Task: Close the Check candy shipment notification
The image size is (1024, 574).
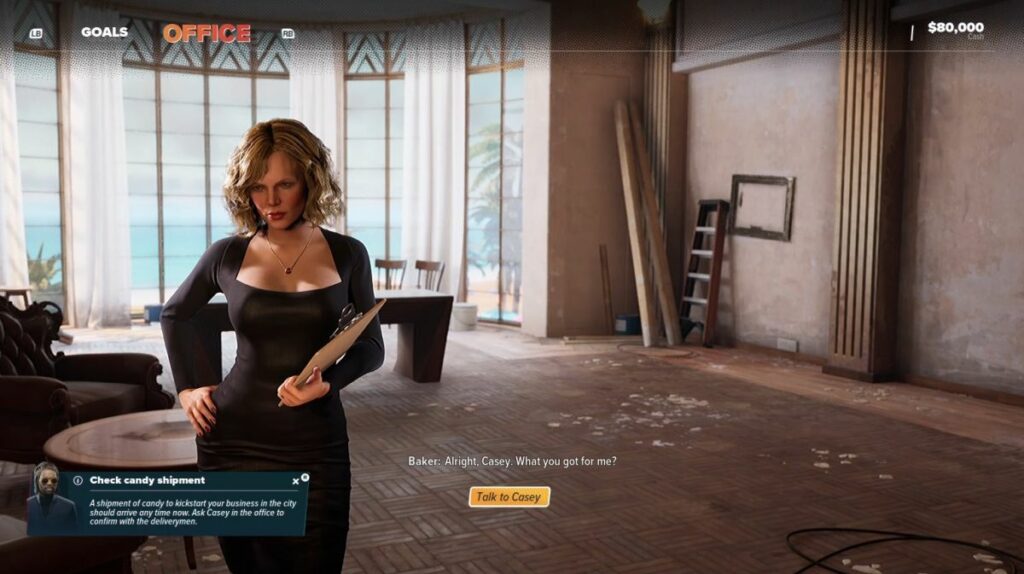Action: pos(296,481)
